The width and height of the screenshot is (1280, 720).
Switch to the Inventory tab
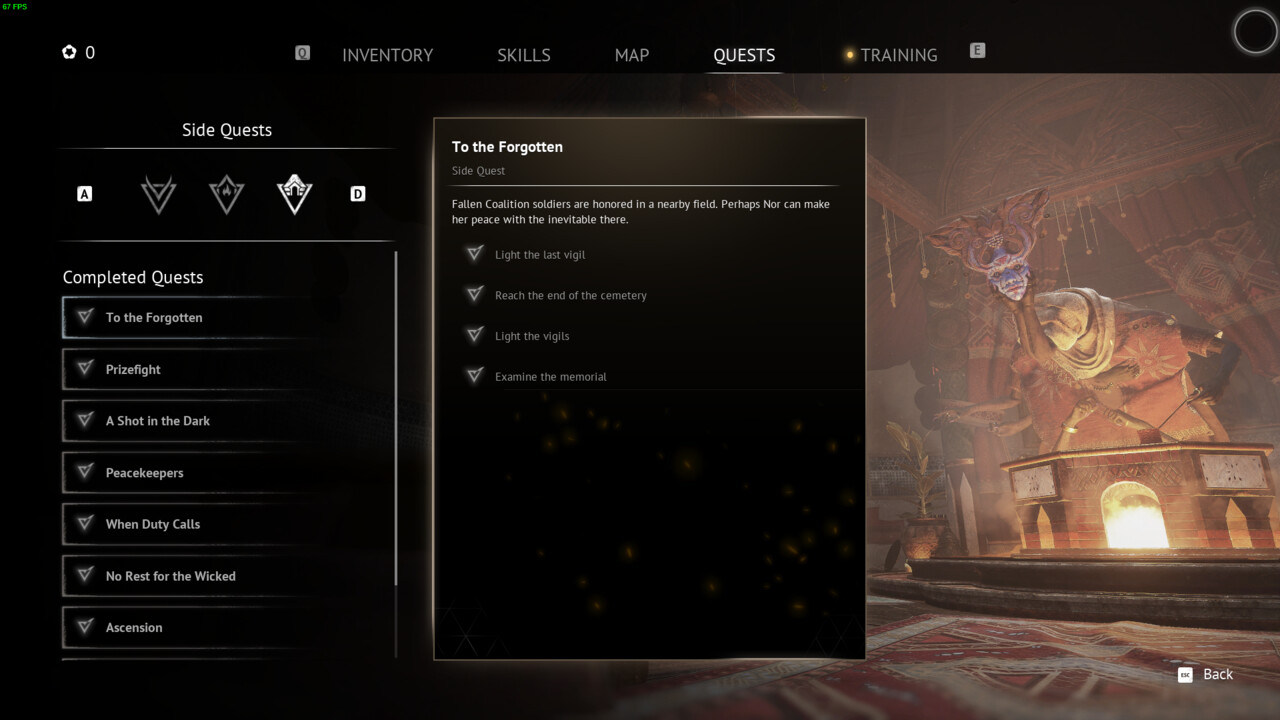(x=387, y=55)
